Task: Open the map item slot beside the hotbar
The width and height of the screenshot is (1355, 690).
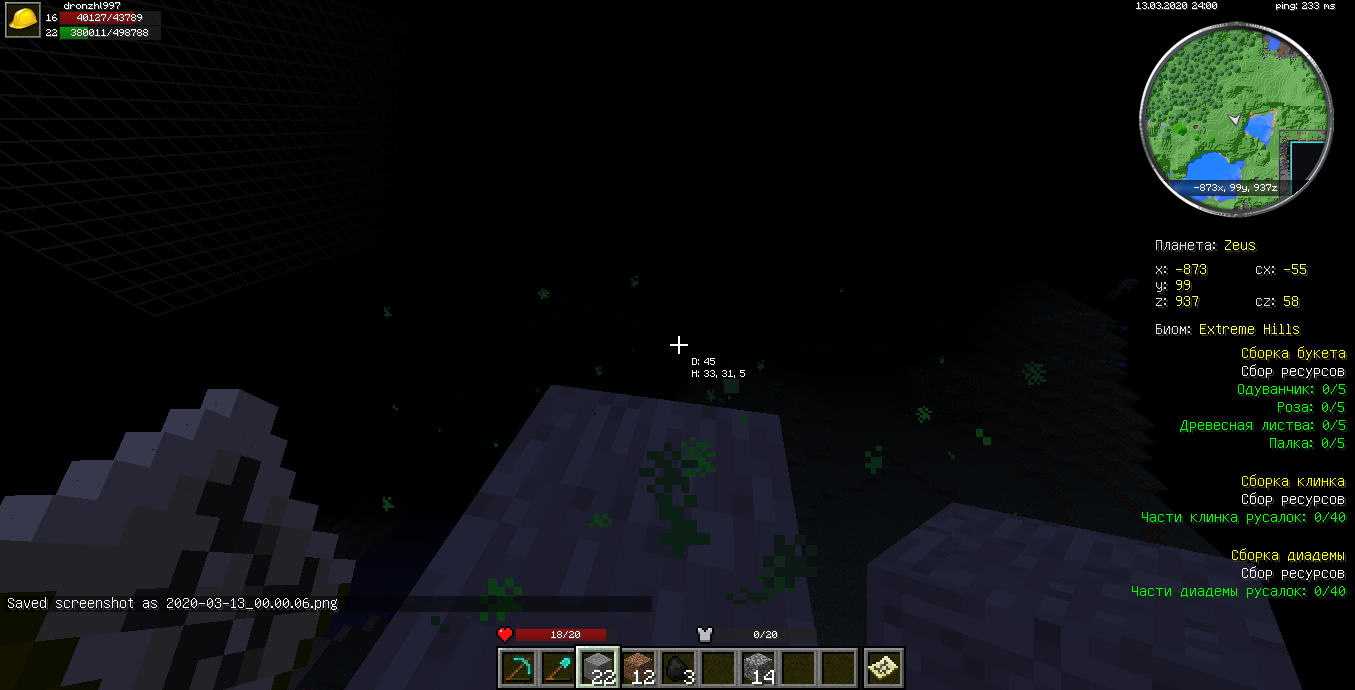Action: (884, 668)
